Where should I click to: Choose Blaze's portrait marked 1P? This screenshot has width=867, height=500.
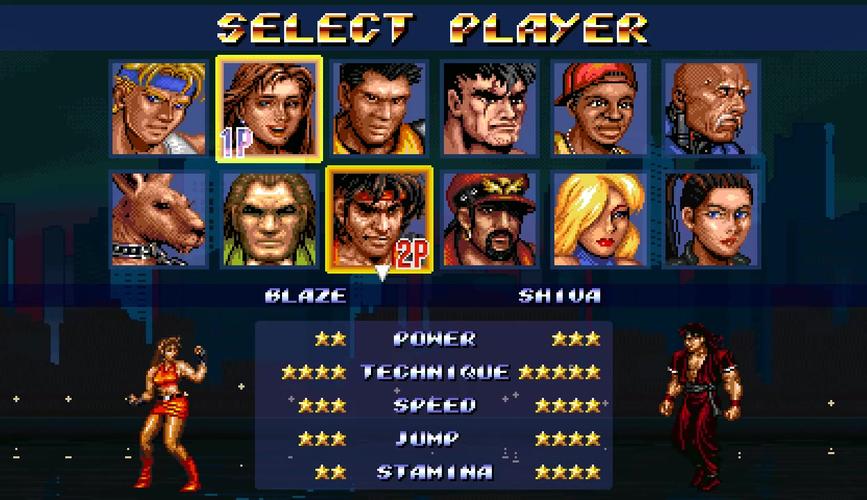pyautogui.click(x=269, y=108)
